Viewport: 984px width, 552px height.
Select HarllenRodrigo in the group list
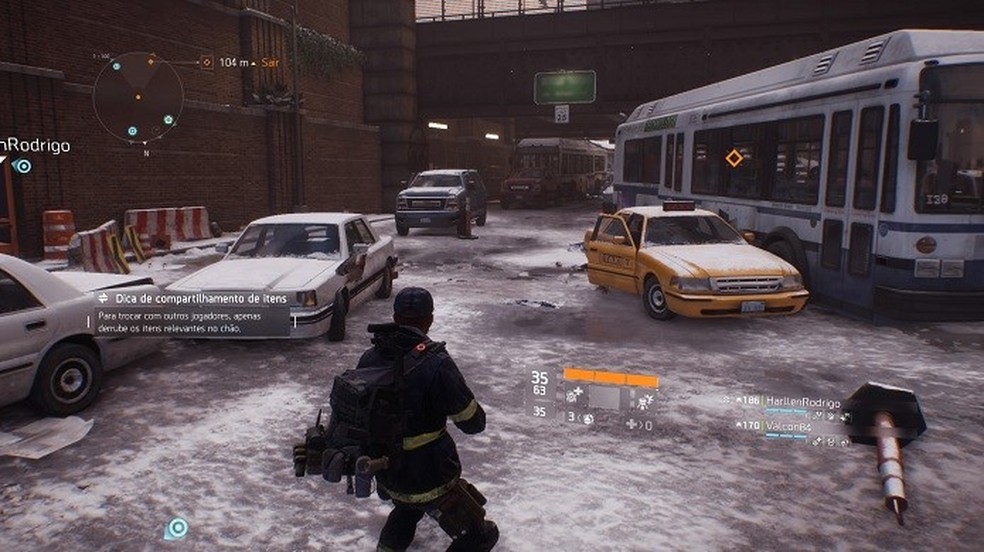pyautogui.click(x=801, y=401)
